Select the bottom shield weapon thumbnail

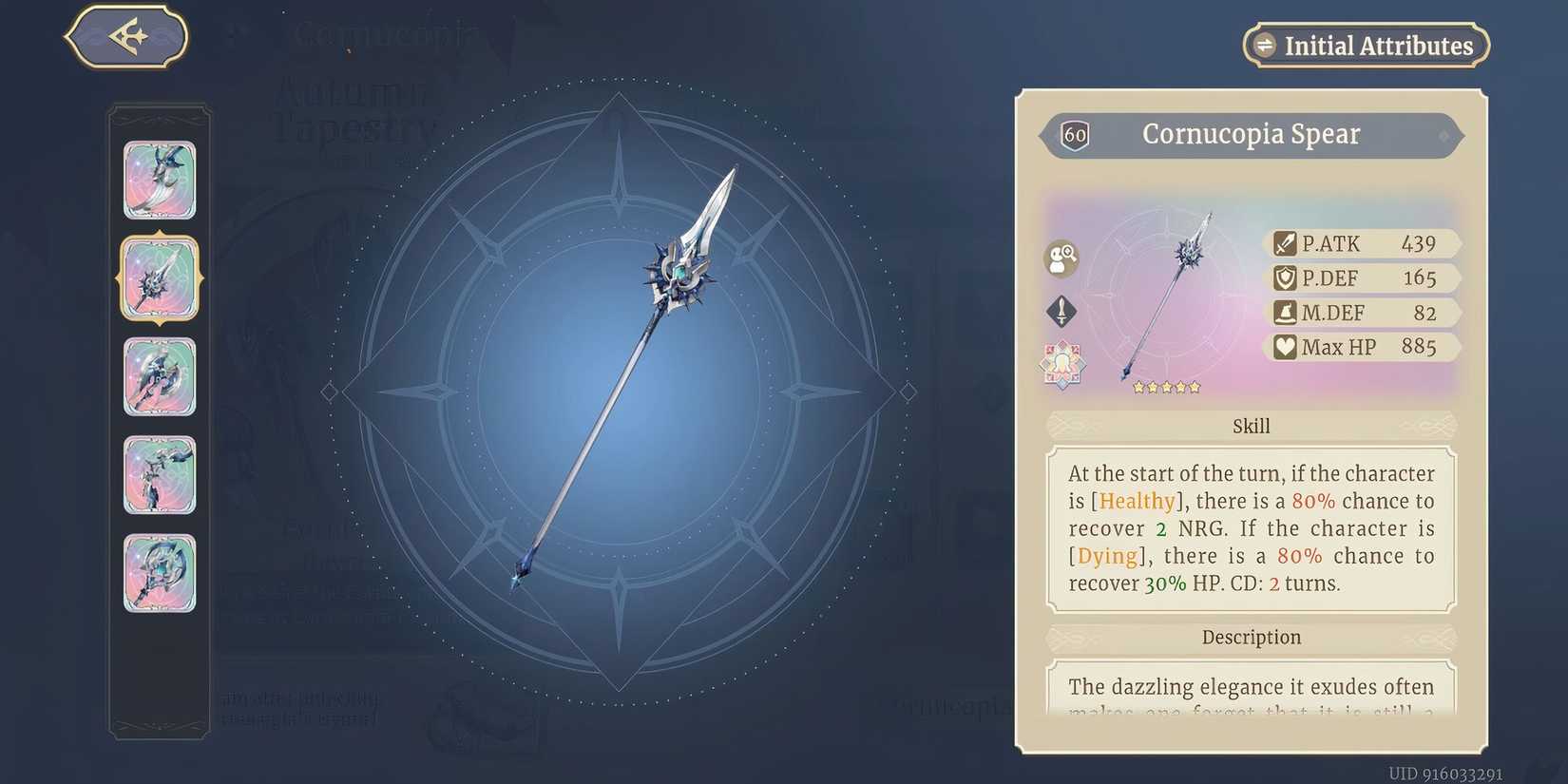point(159,574)
